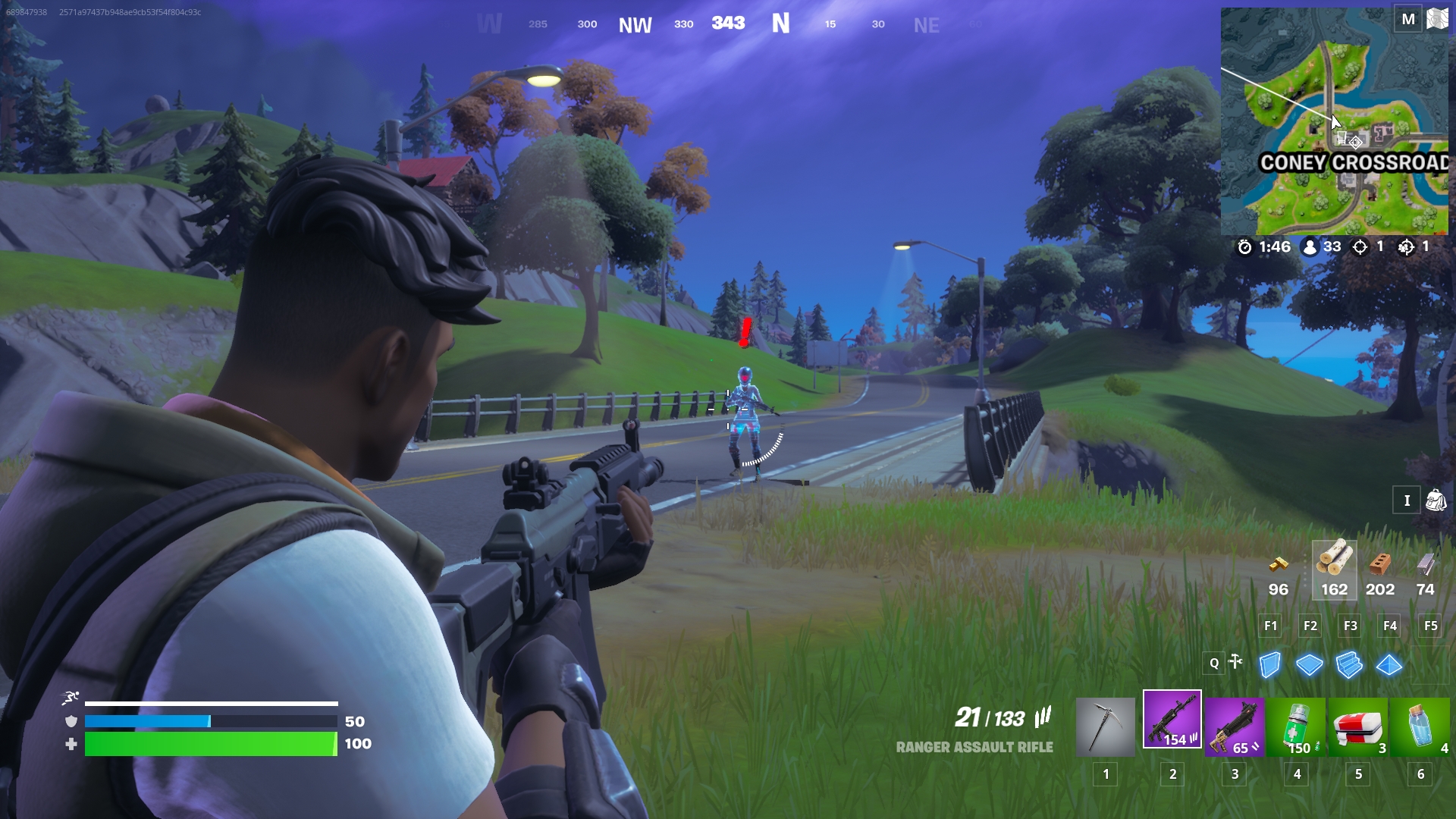Click the Q harvesting tool button
Image resolution: width=1456 pixels, height=819 pixels.
(x=1216, y=664)
